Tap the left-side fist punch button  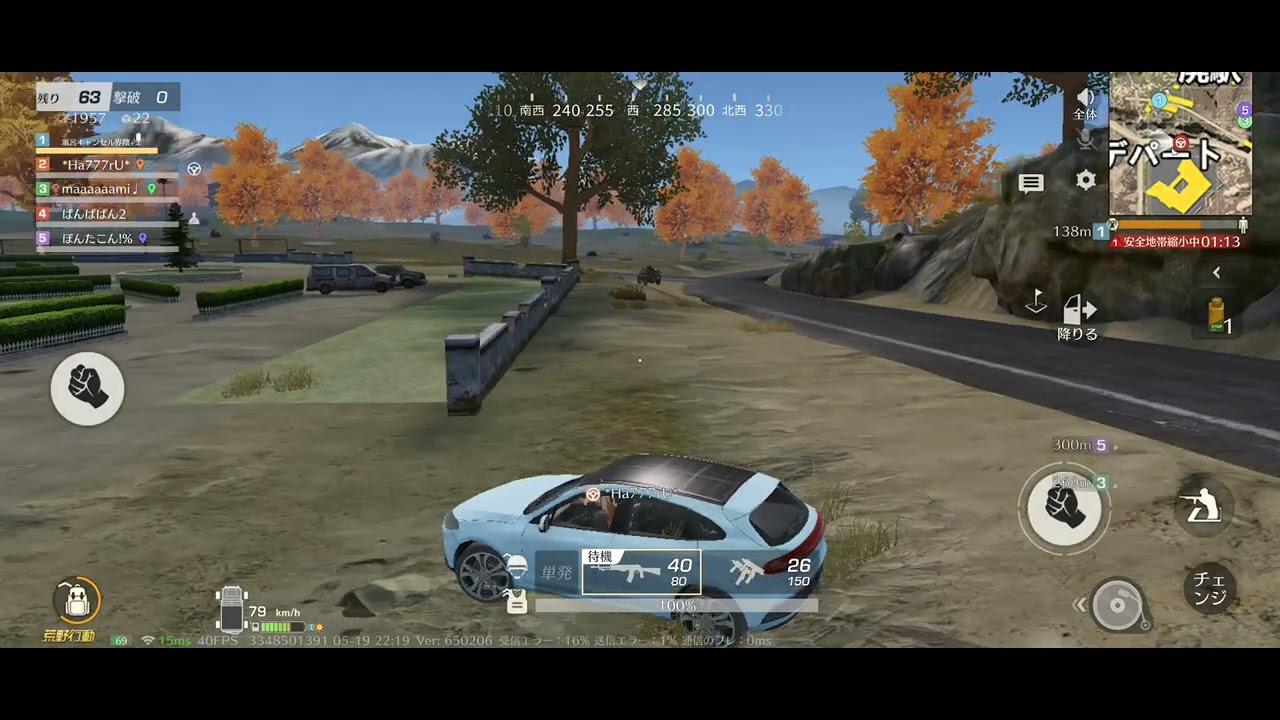pos(87,388)
